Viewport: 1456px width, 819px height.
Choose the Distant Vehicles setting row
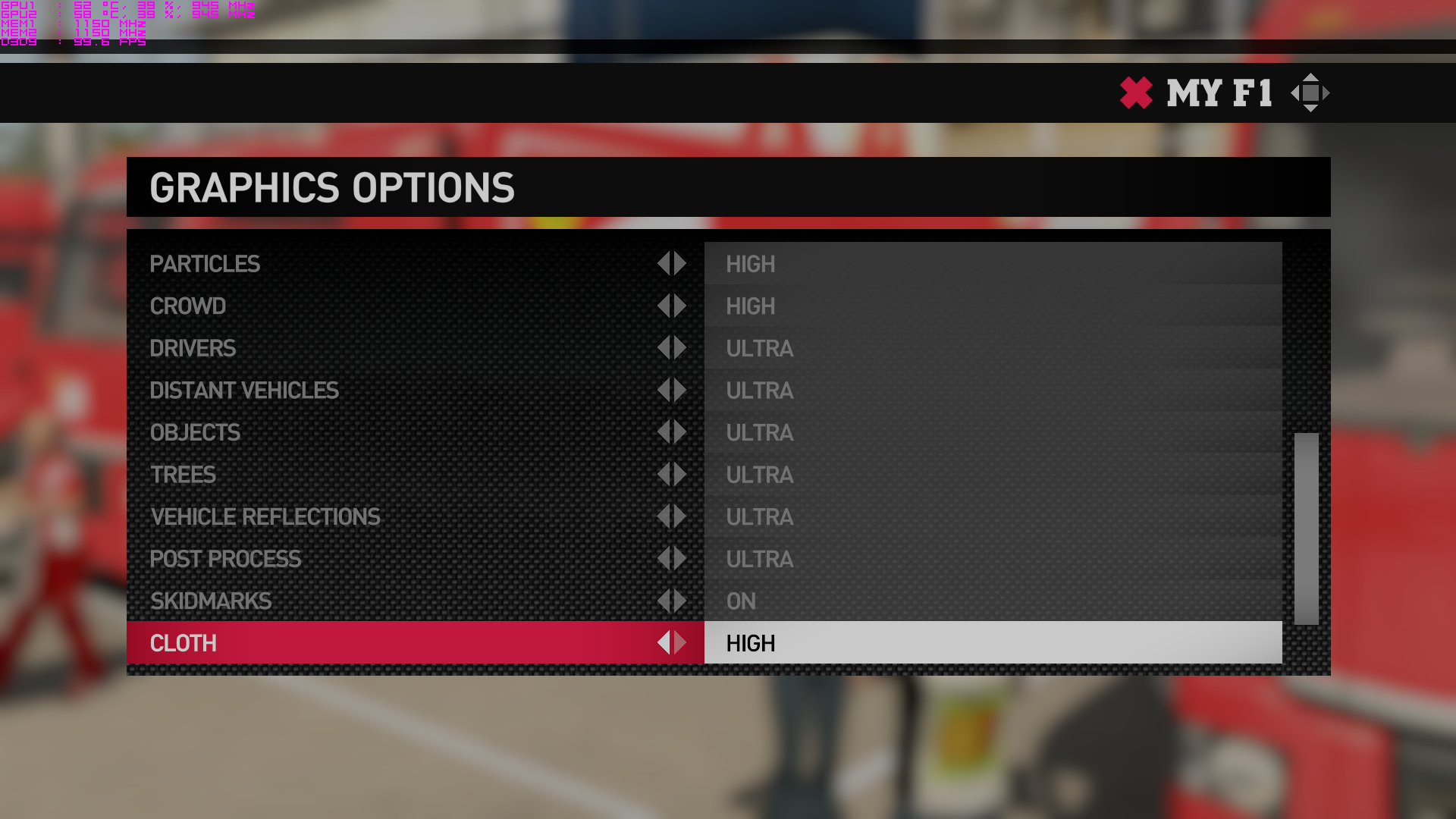click(x=244, y=391)
